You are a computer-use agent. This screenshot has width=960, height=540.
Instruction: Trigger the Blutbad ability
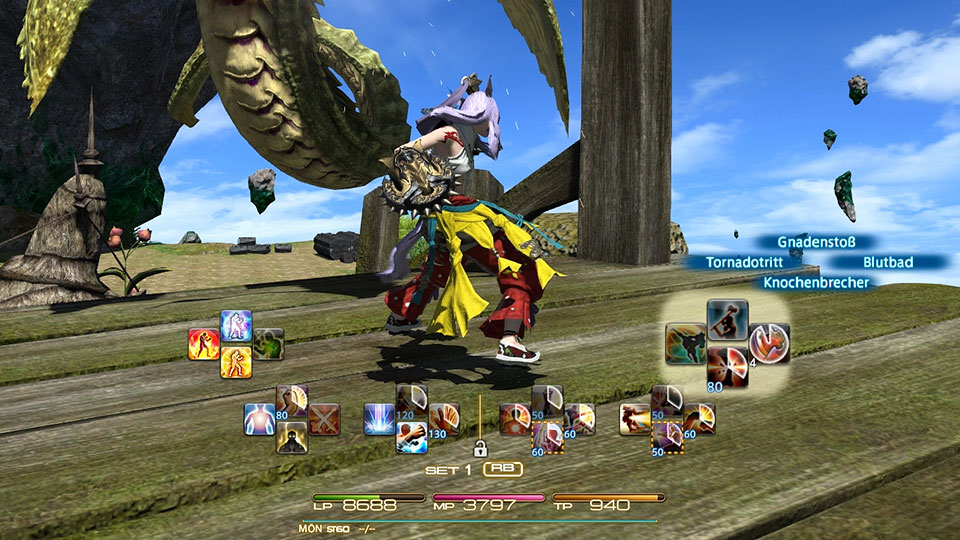click(770, 343)
